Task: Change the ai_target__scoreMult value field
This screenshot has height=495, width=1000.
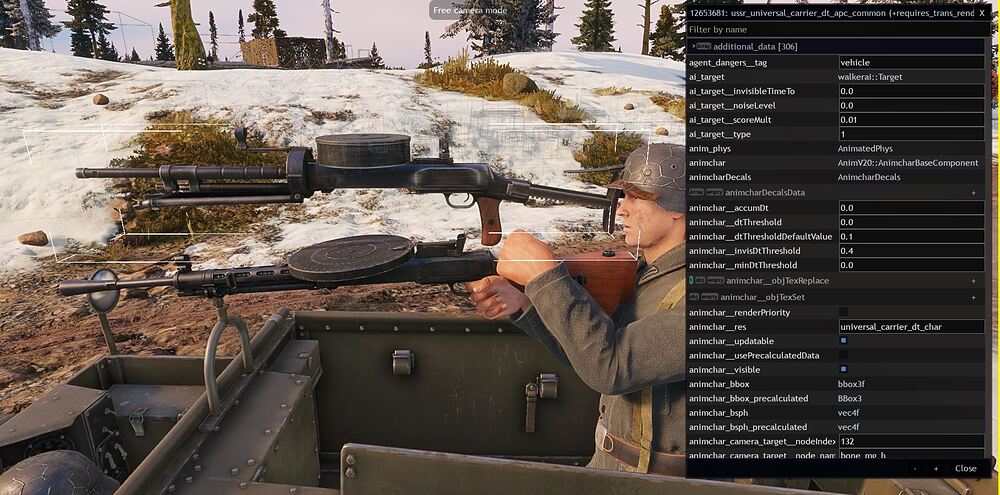Action: (x=910, y=120)
